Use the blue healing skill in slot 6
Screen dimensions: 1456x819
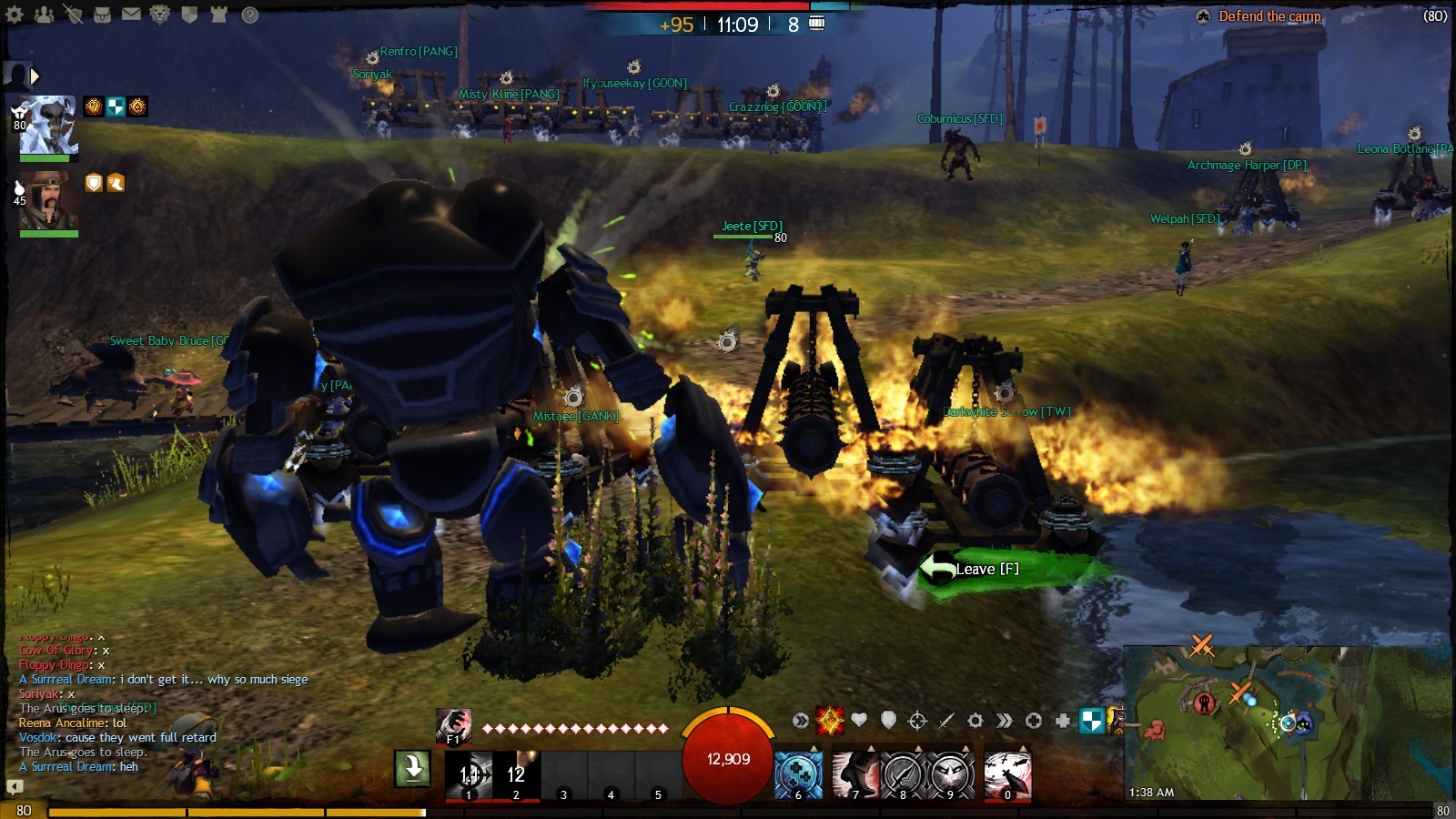tap(798, 775)
